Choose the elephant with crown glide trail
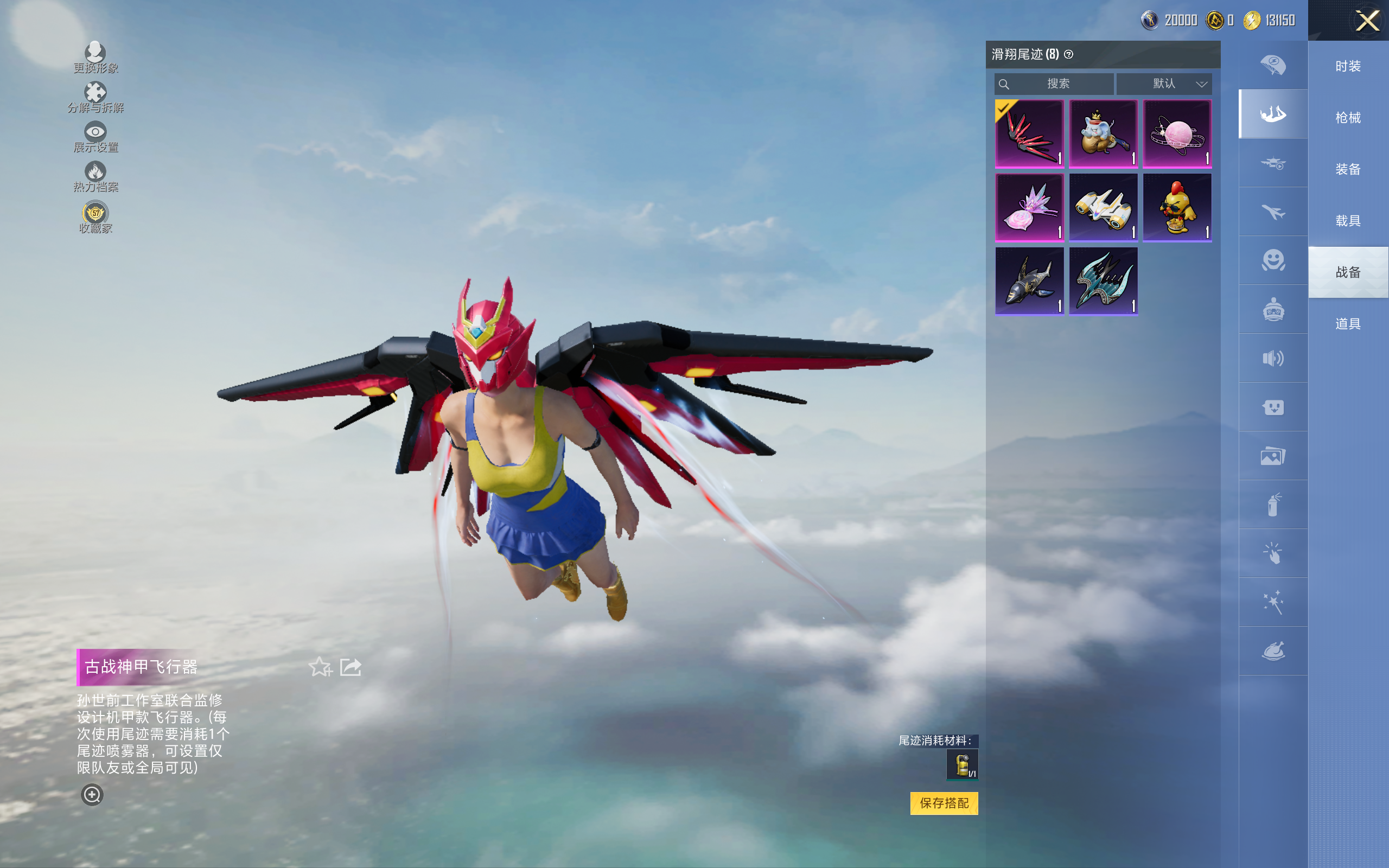Image resolution: width=1389 pixels, height=868 pixels. click(1103, 134)
